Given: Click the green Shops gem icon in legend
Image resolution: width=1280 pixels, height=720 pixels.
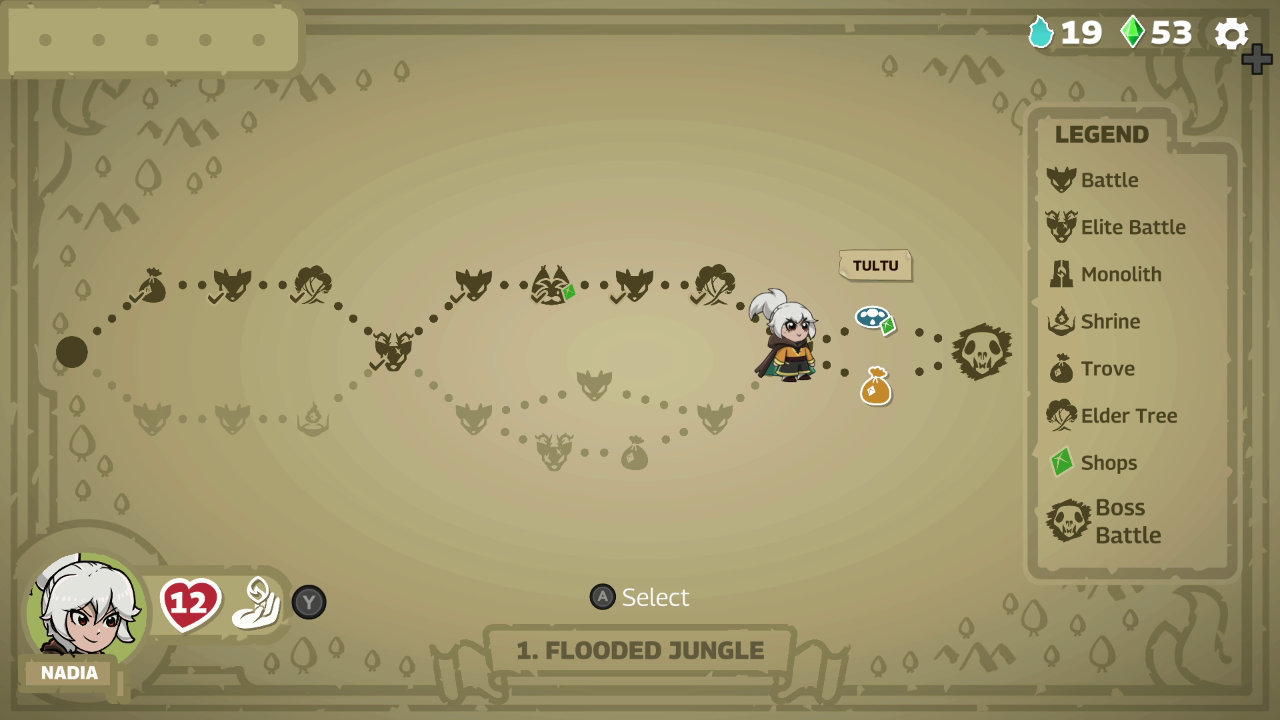Looking at the screenshot, I should [x=1061, y=462].
